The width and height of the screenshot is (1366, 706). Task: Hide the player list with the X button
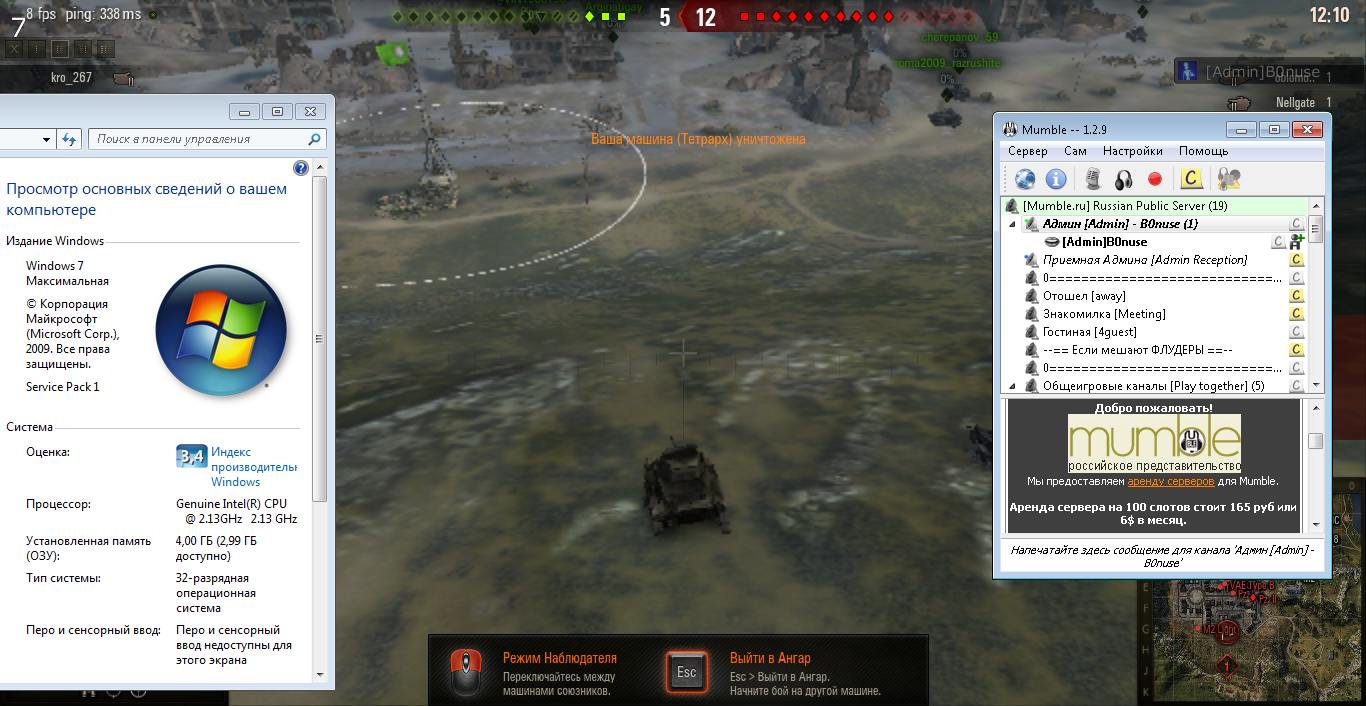(15, 48)
